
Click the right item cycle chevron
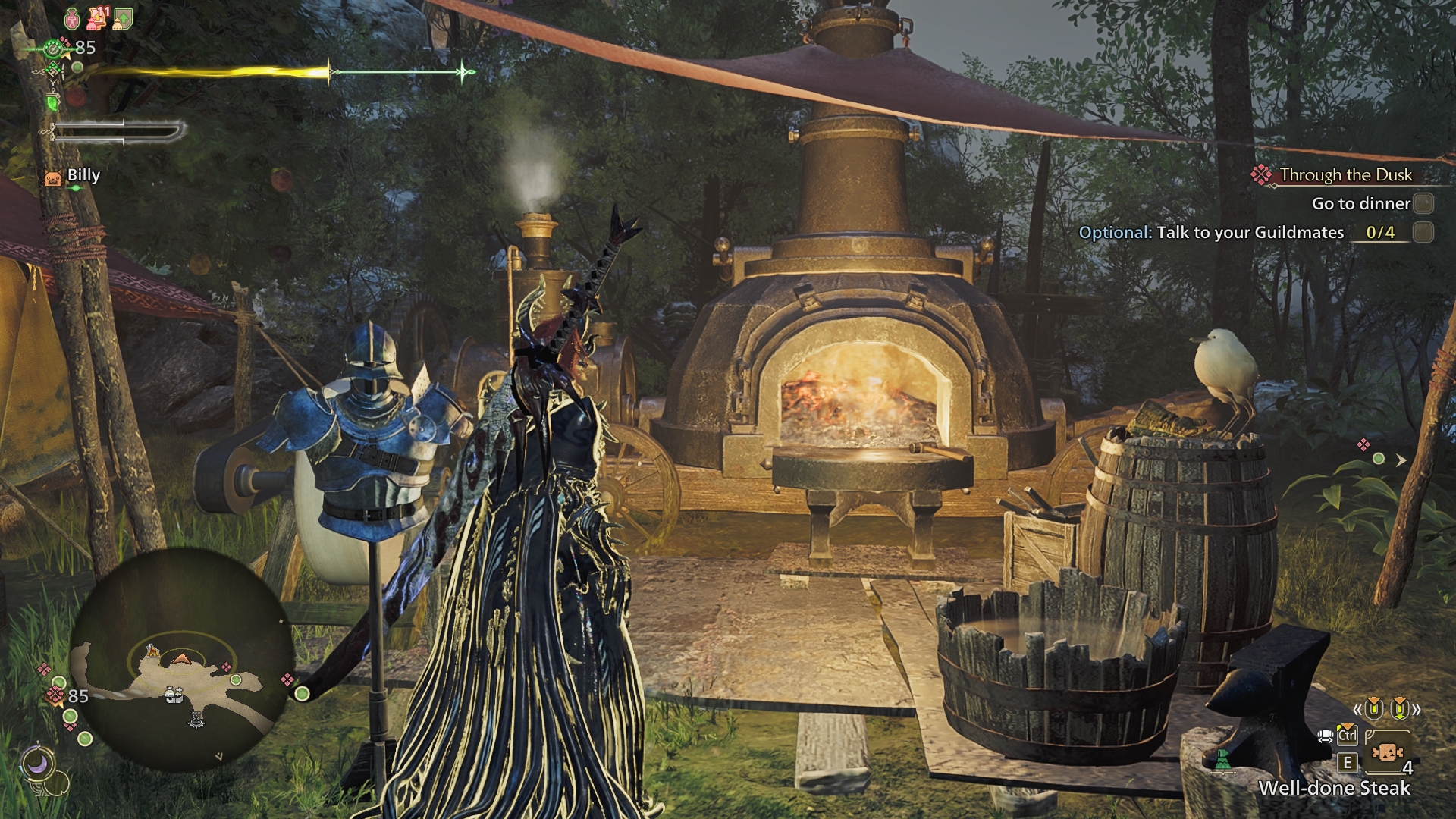[1417, 709]
